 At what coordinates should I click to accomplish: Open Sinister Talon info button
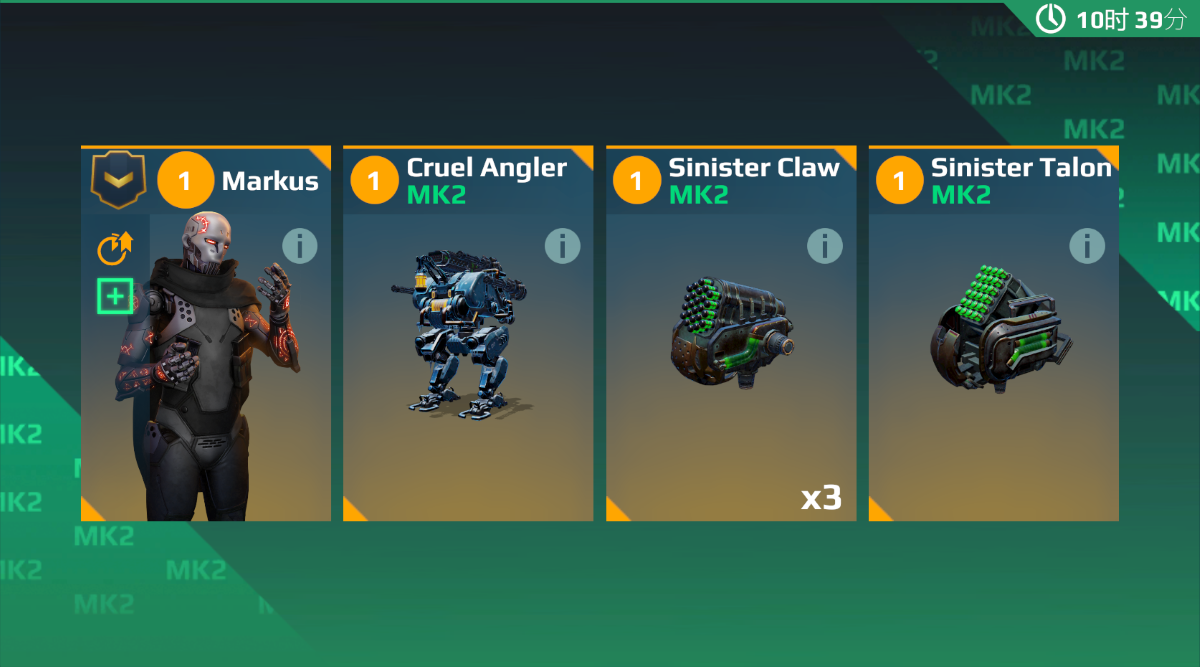click(1087, 246)
